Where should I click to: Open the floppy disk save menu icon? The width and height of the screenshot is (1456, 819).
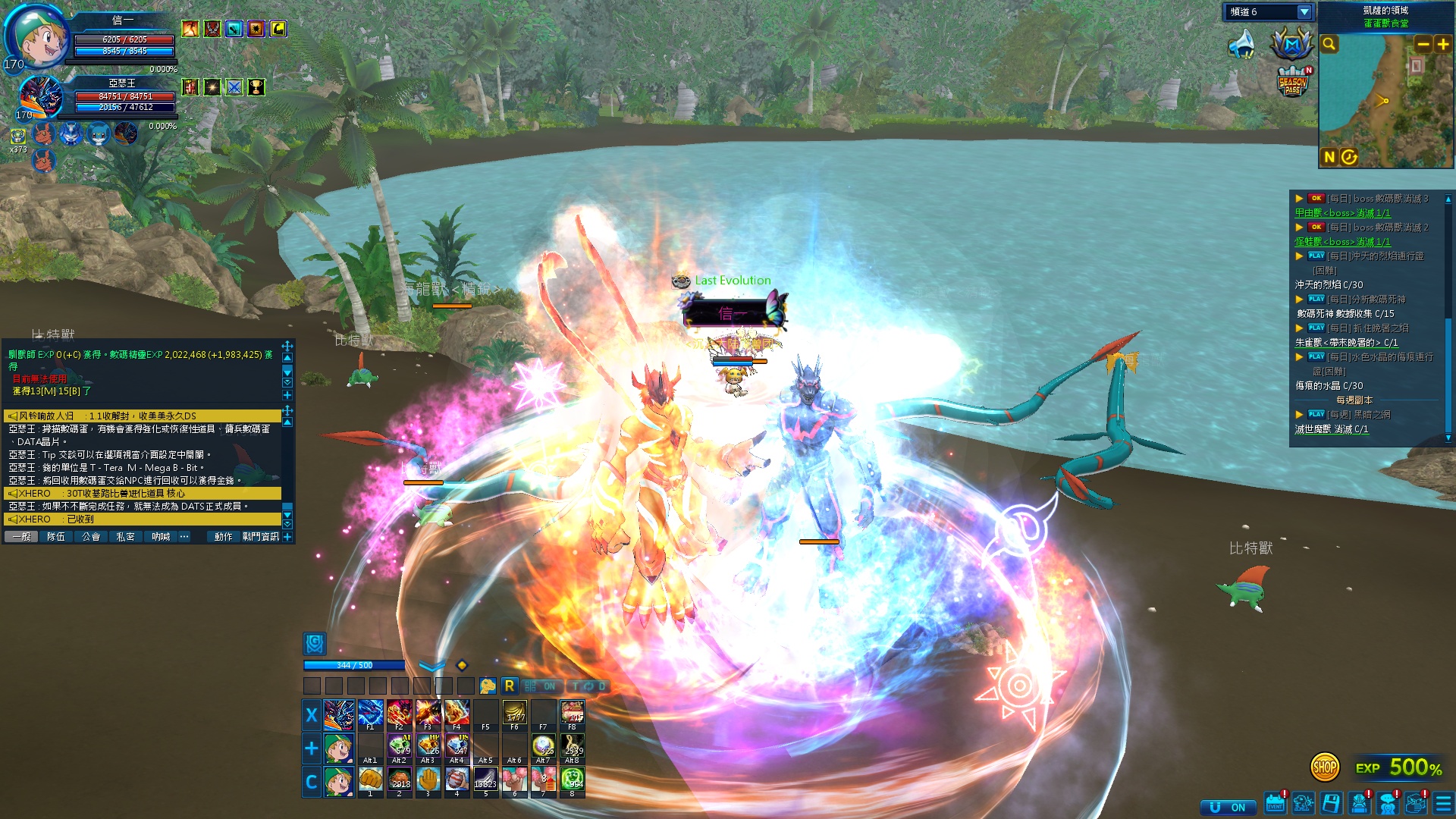pos(1331,804)
